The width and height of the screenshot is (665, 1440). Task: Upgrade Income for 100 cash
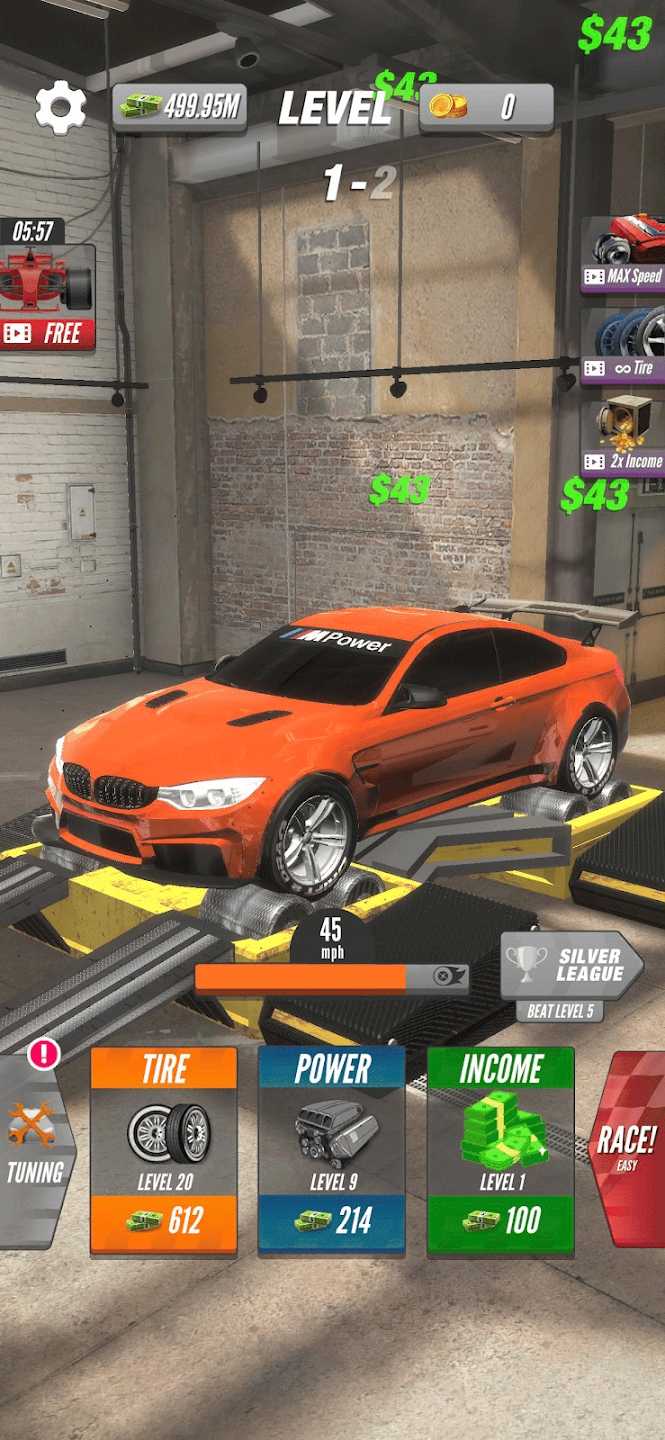click(500, 1150)
